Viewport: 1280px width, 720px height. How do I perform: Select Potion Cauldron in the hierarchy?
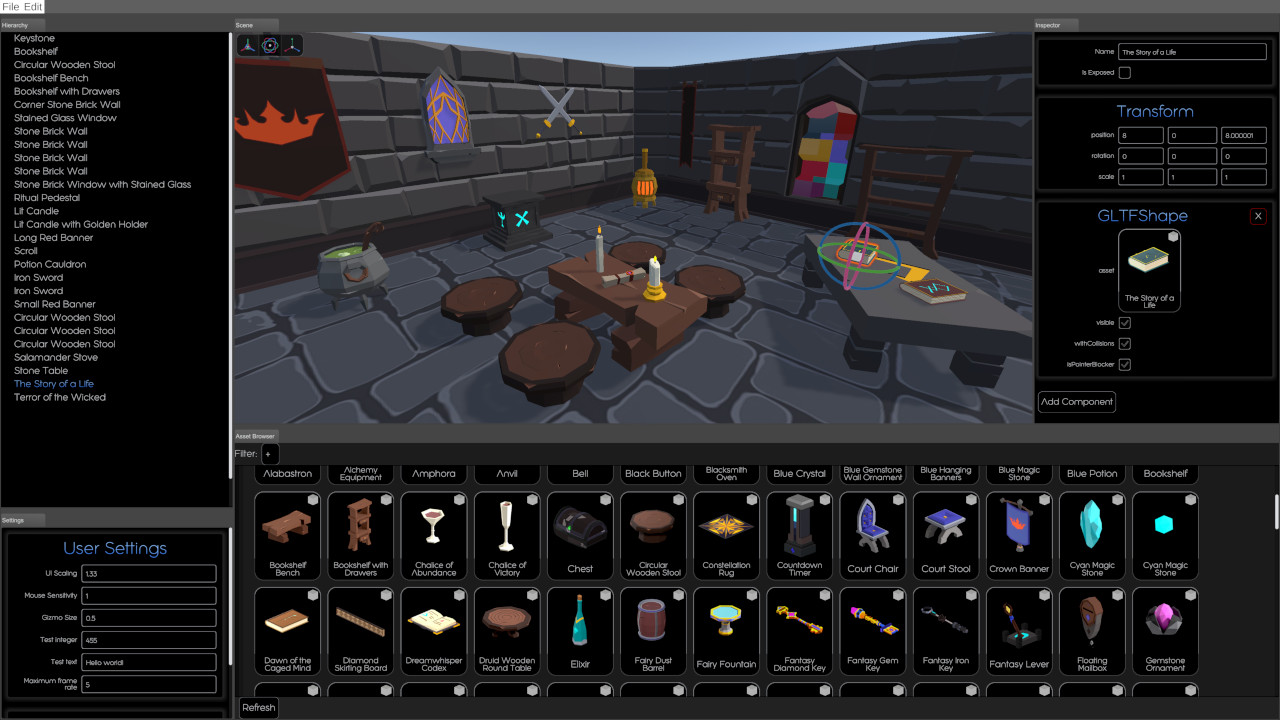(x=50, y=264)
